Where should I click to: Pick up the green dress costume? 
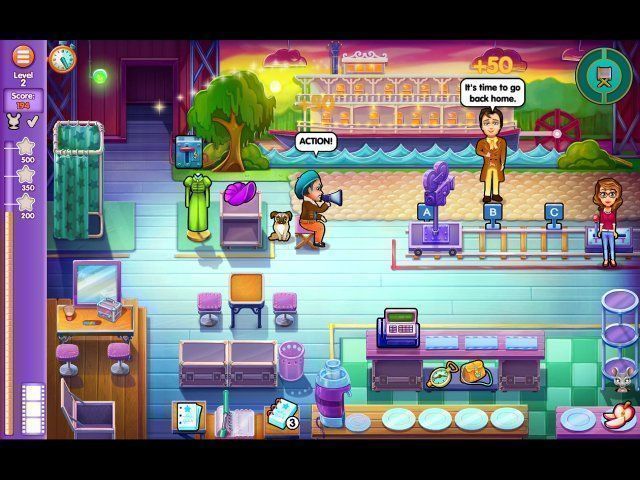tap(197, 204)
